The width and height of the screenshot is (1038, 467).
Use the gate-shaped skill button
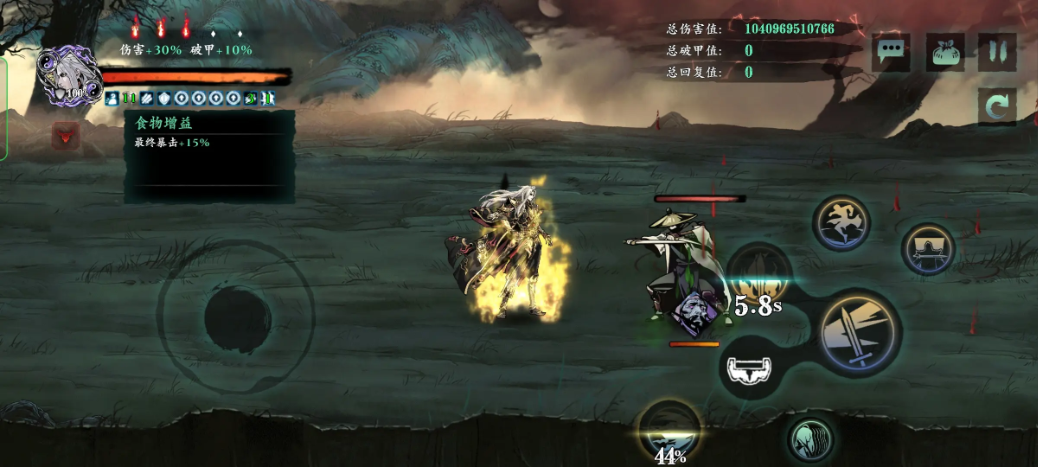tap(928, 250)
